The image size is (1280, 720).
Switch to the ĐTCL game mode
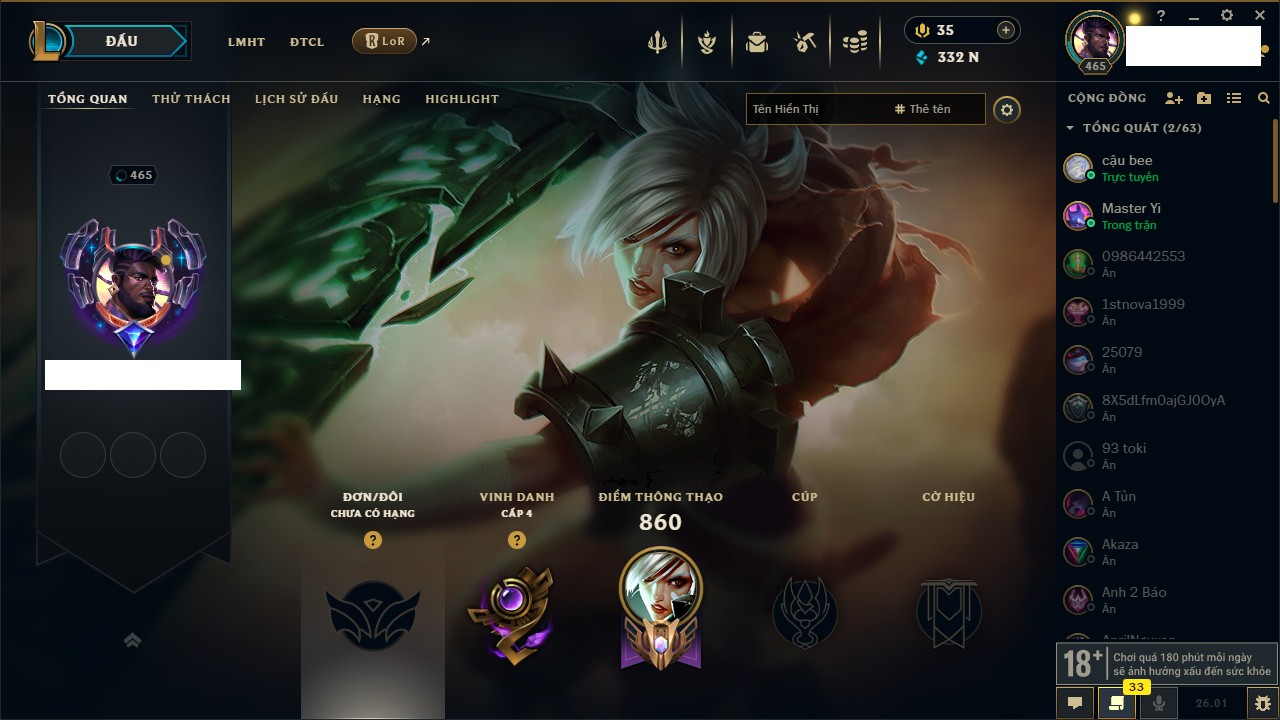[x=307, y=42]
